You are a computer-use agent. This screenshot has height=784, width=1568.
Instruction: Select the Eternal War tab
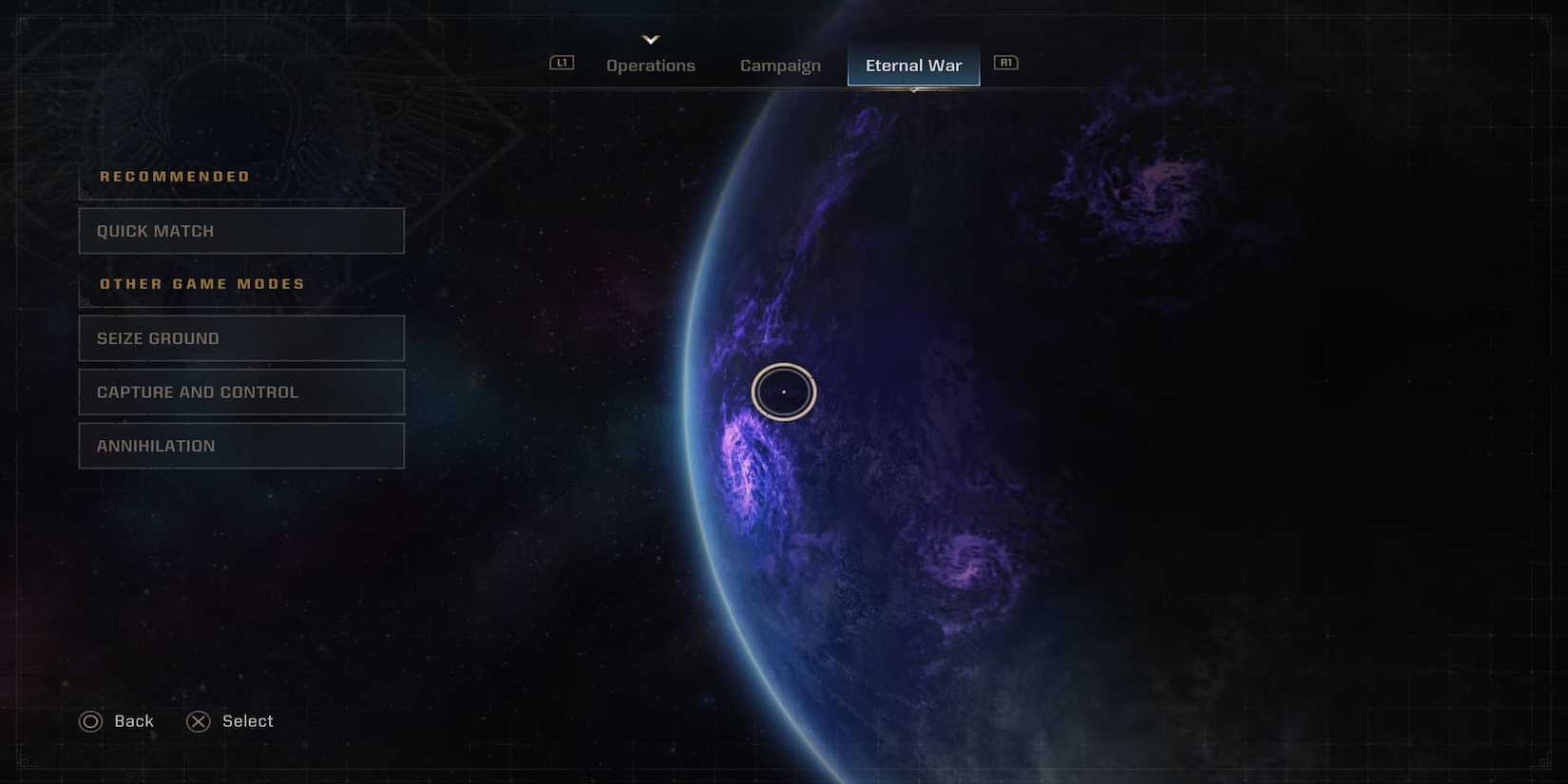913,65
